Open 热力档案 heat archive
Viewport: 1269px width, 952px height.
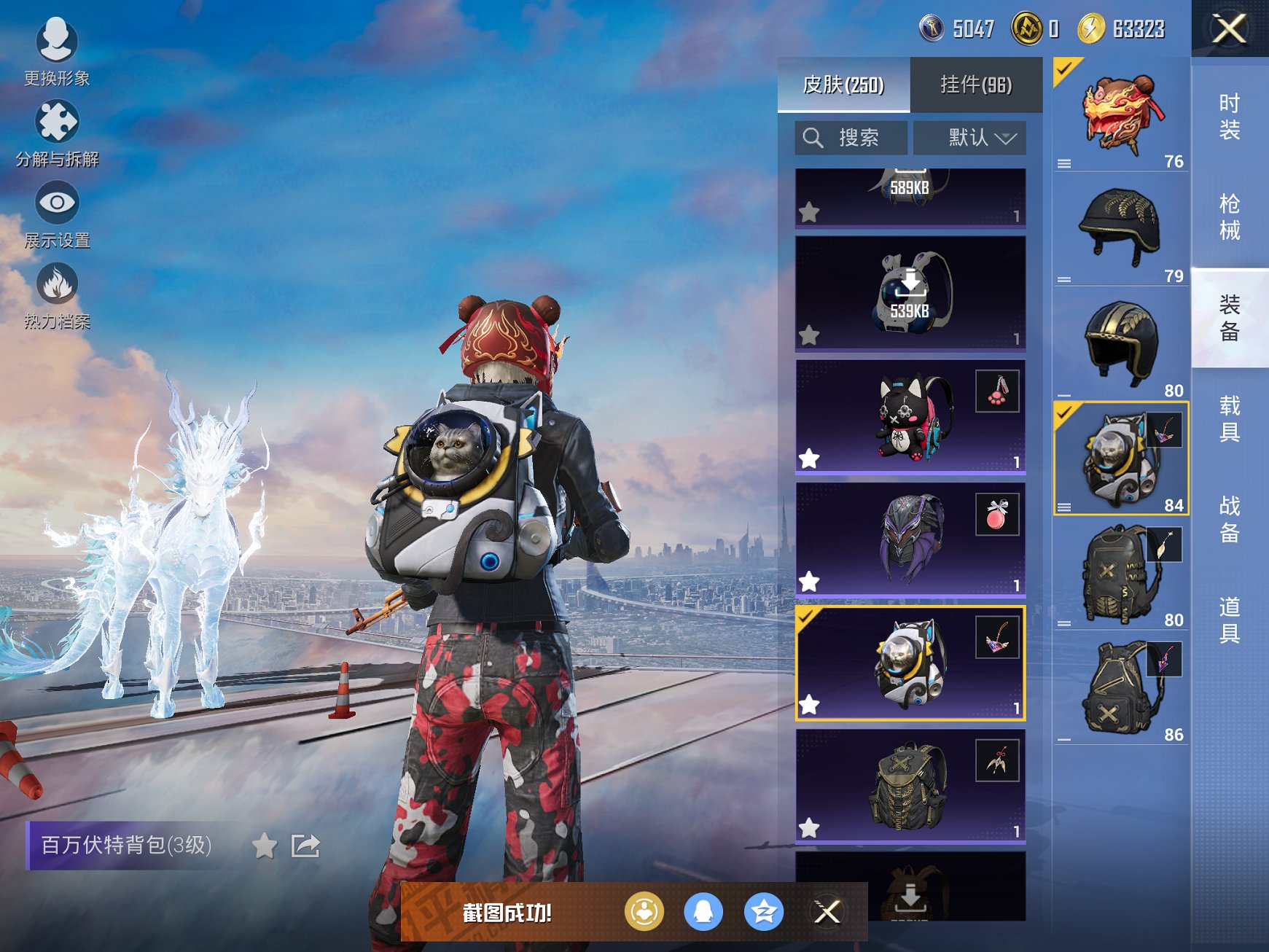(57, 295)
